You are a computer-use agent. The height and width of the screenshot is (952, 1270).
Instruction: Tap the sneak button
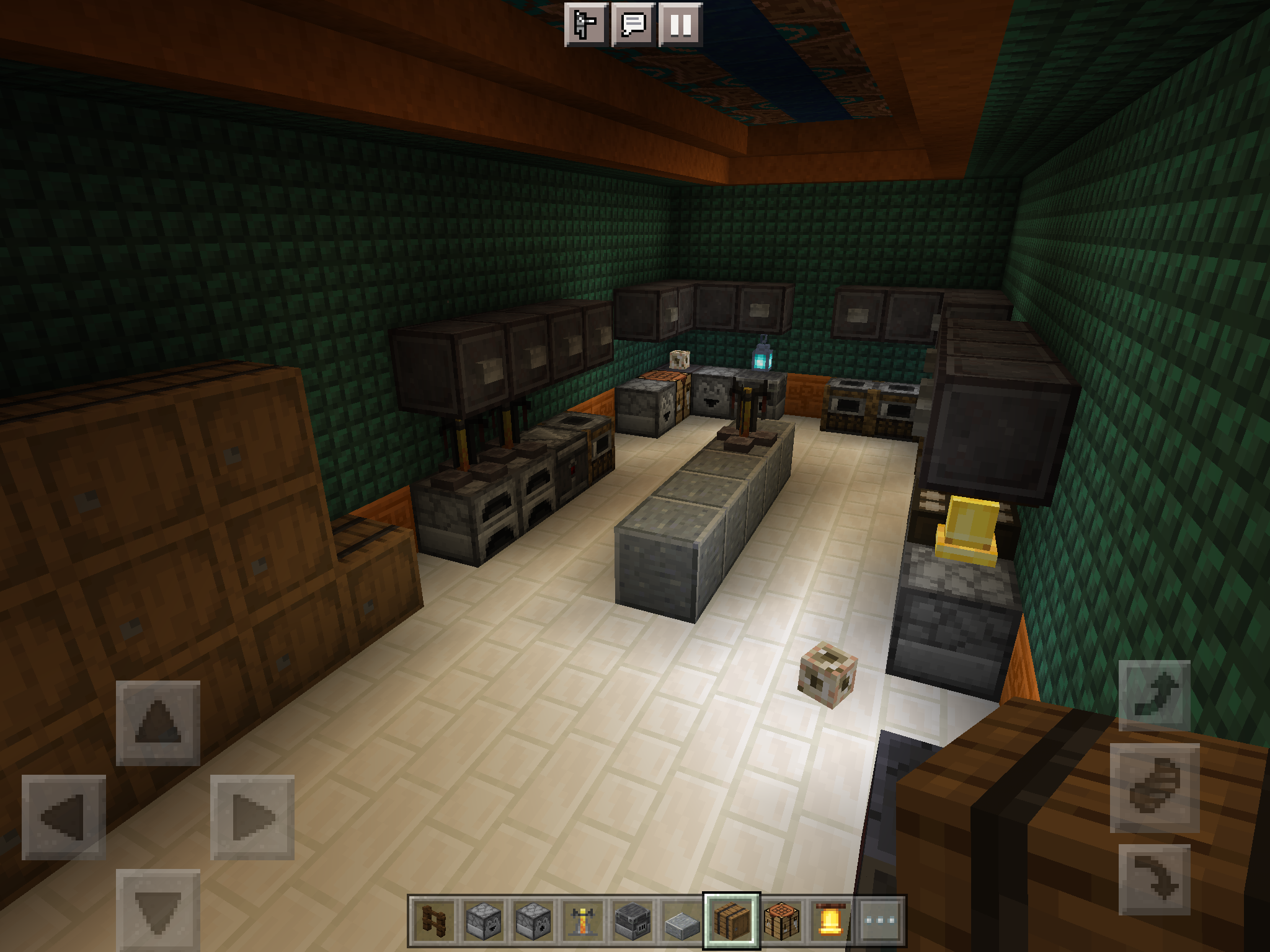1155,788
